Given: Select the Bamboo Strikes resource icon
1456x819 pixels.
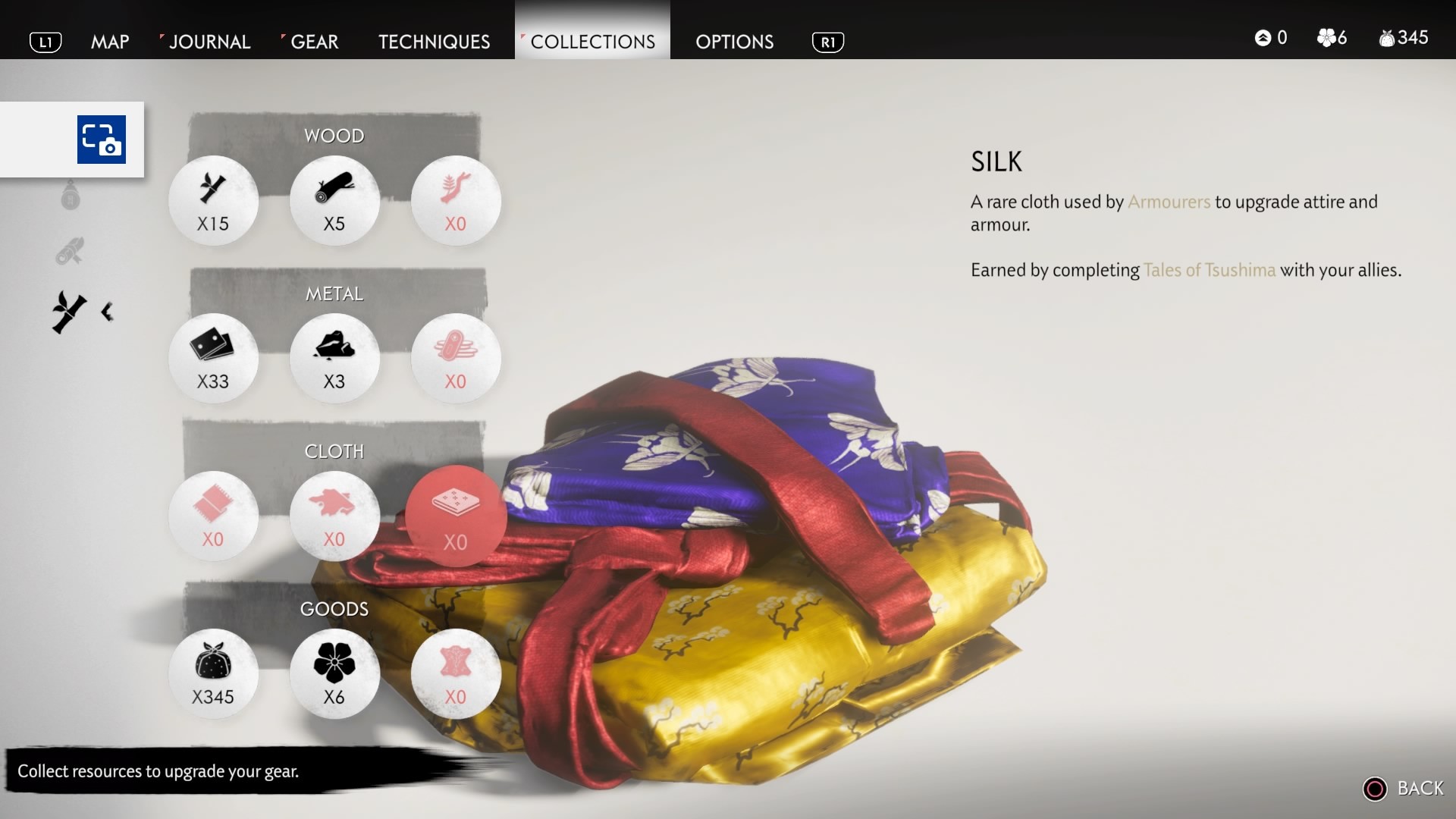Looking at the screenshot, I should tap(213, 200).
